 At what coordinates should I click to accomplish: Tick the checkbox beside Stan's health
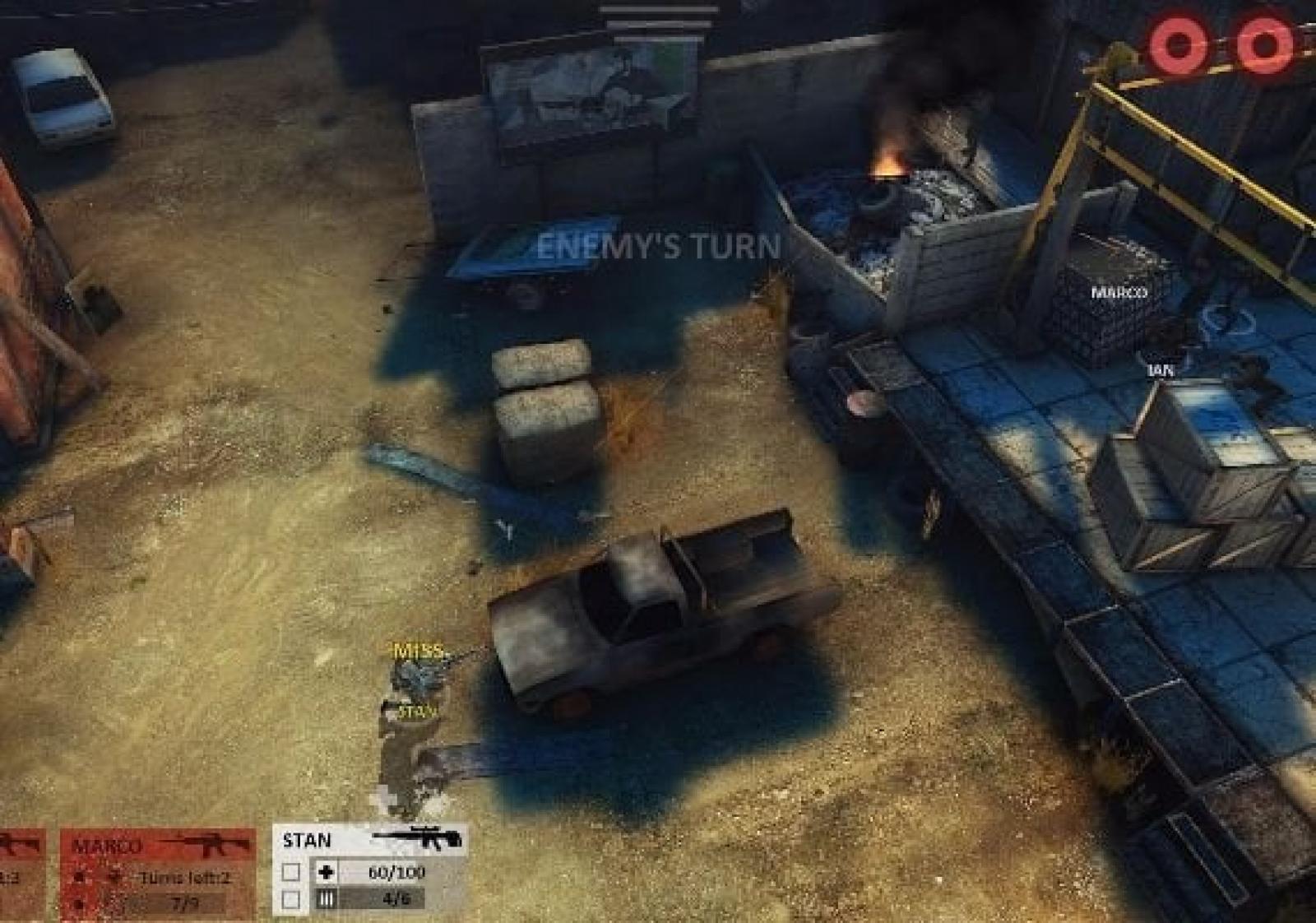point(291,872)
